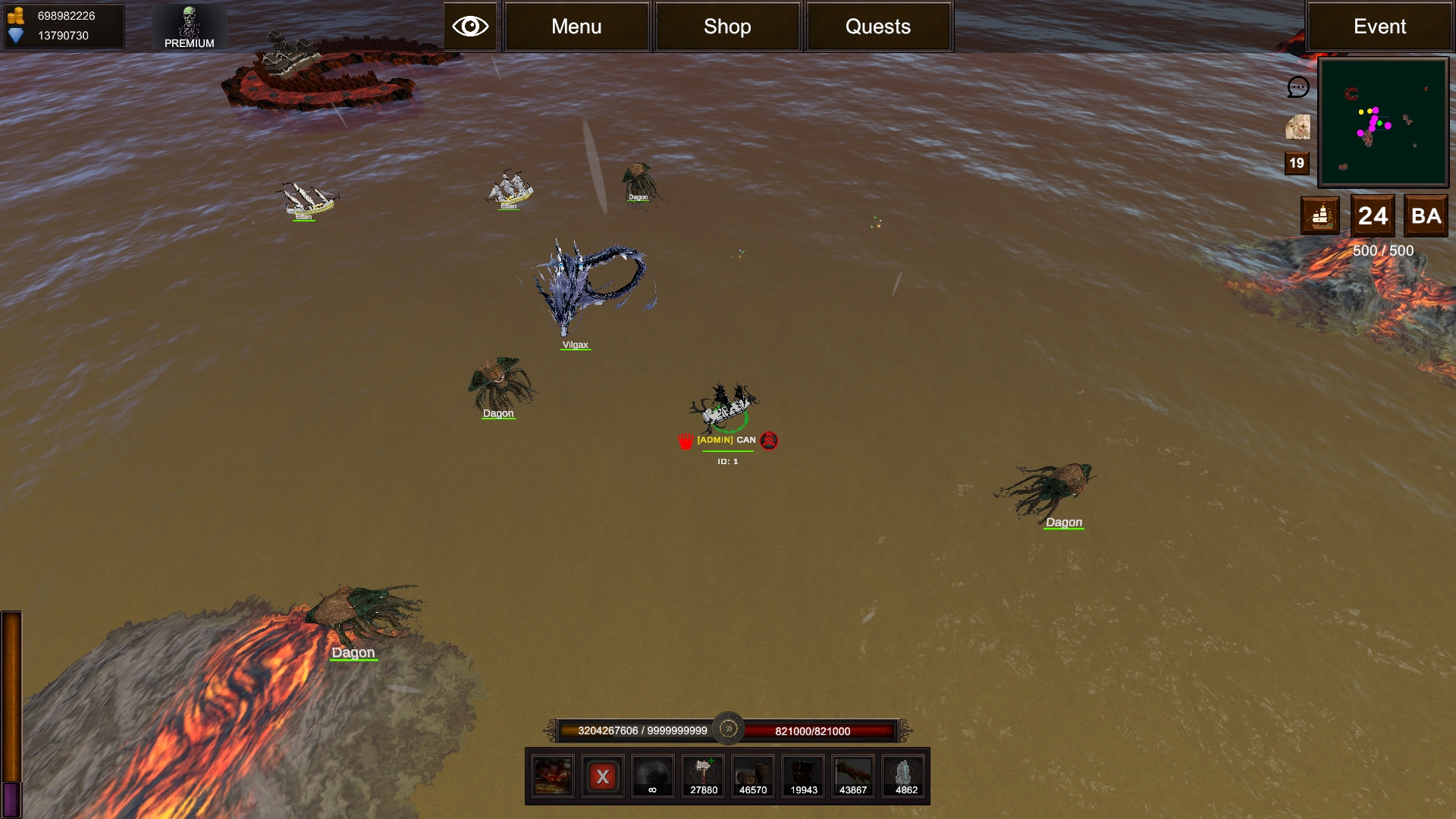
Task: Open the Menu panel
Action: click(x=576, y=27)
